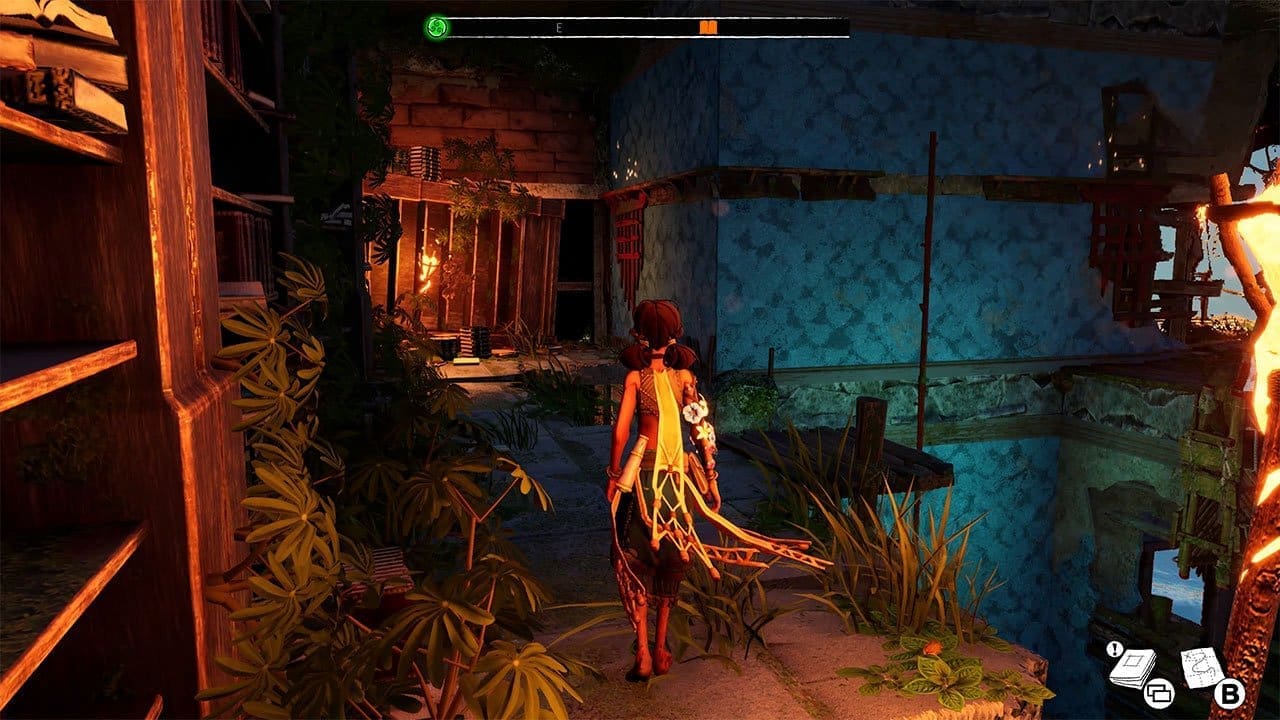The image size is (1280, 720).
Task: Select the orange book marker on compass
Action: pyautogui.click(x=708, y=27)
